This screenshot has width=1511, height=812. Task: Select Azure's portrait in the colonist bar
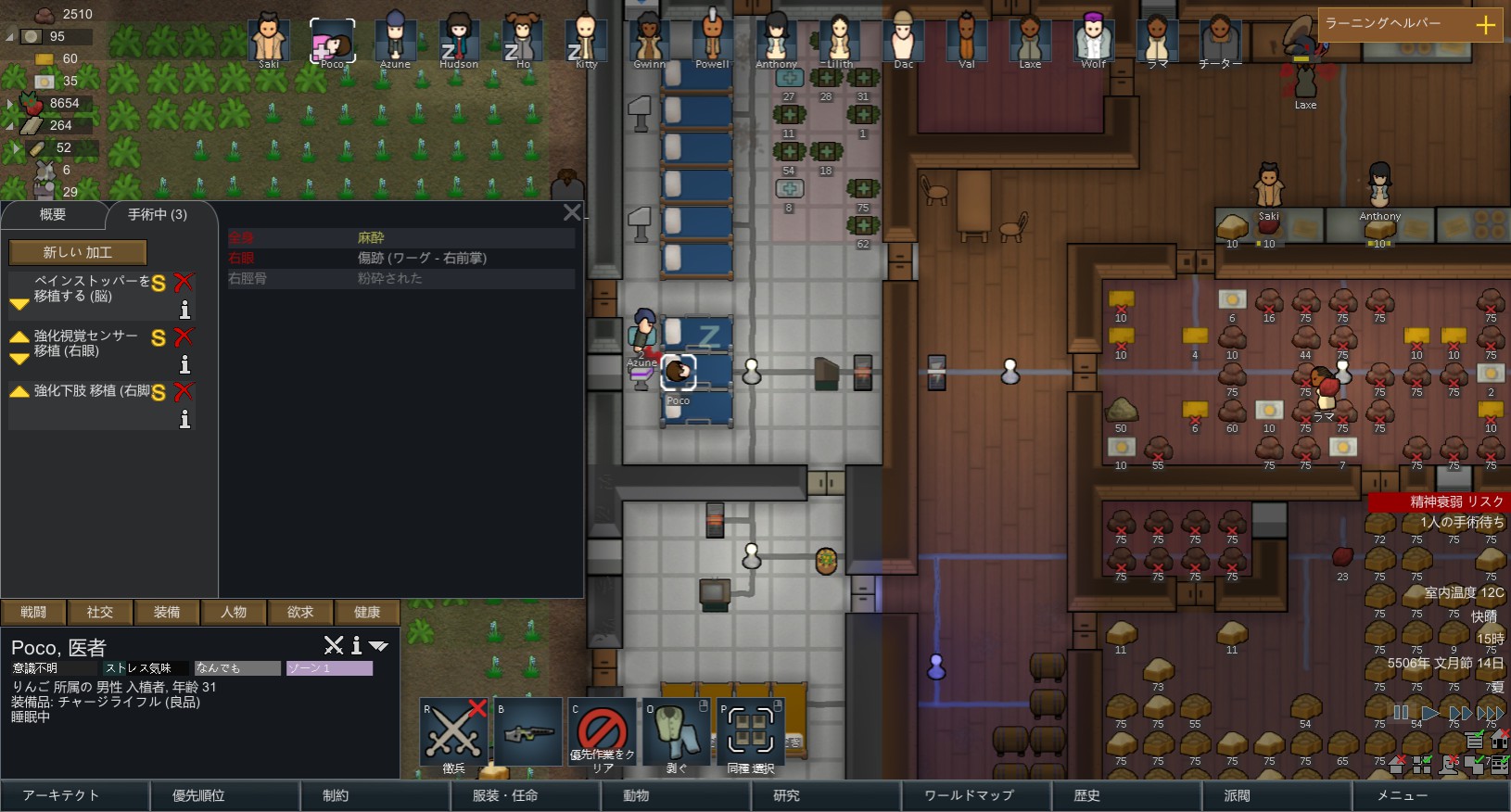tap(395, 39)
